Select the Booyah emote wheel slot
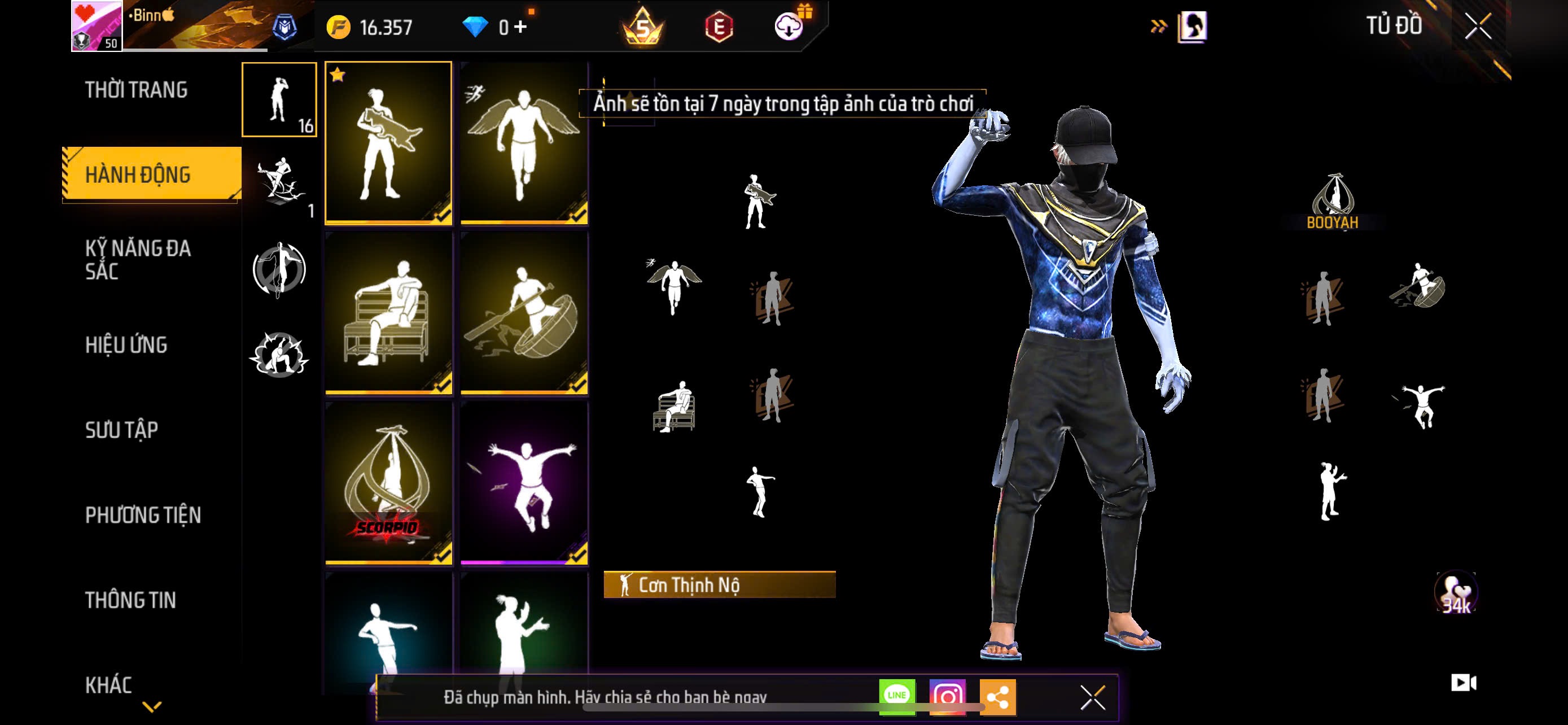Screen dimensions: 1568x725 1333,202
